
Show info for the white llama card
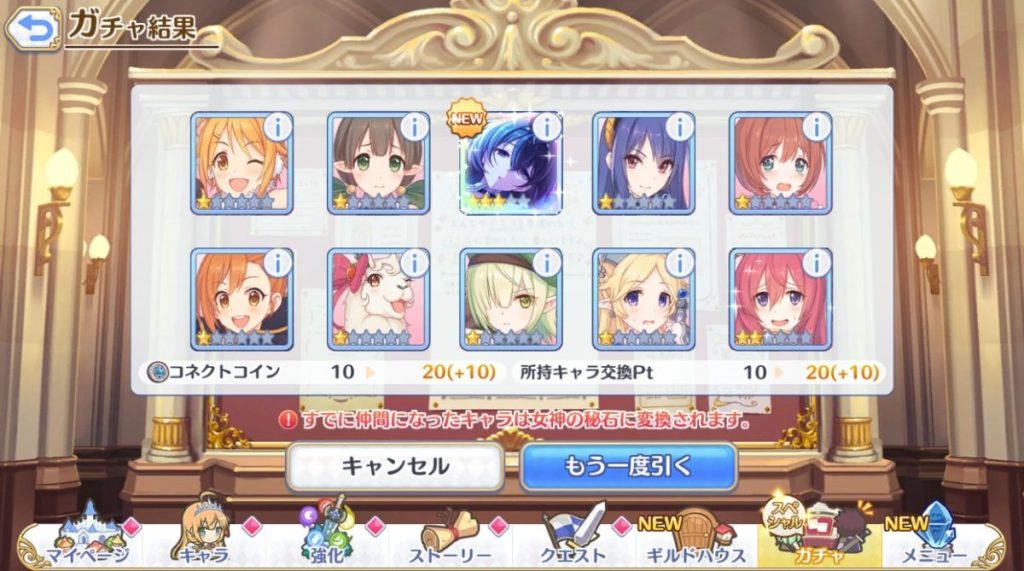coord(414,263)
